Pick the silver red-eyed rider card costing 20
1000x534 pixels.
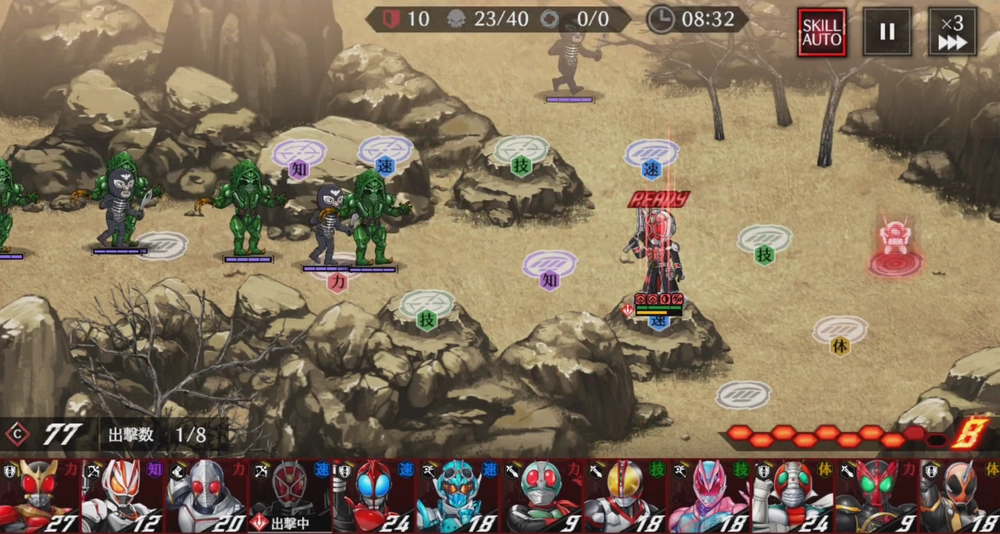[207, 496]
